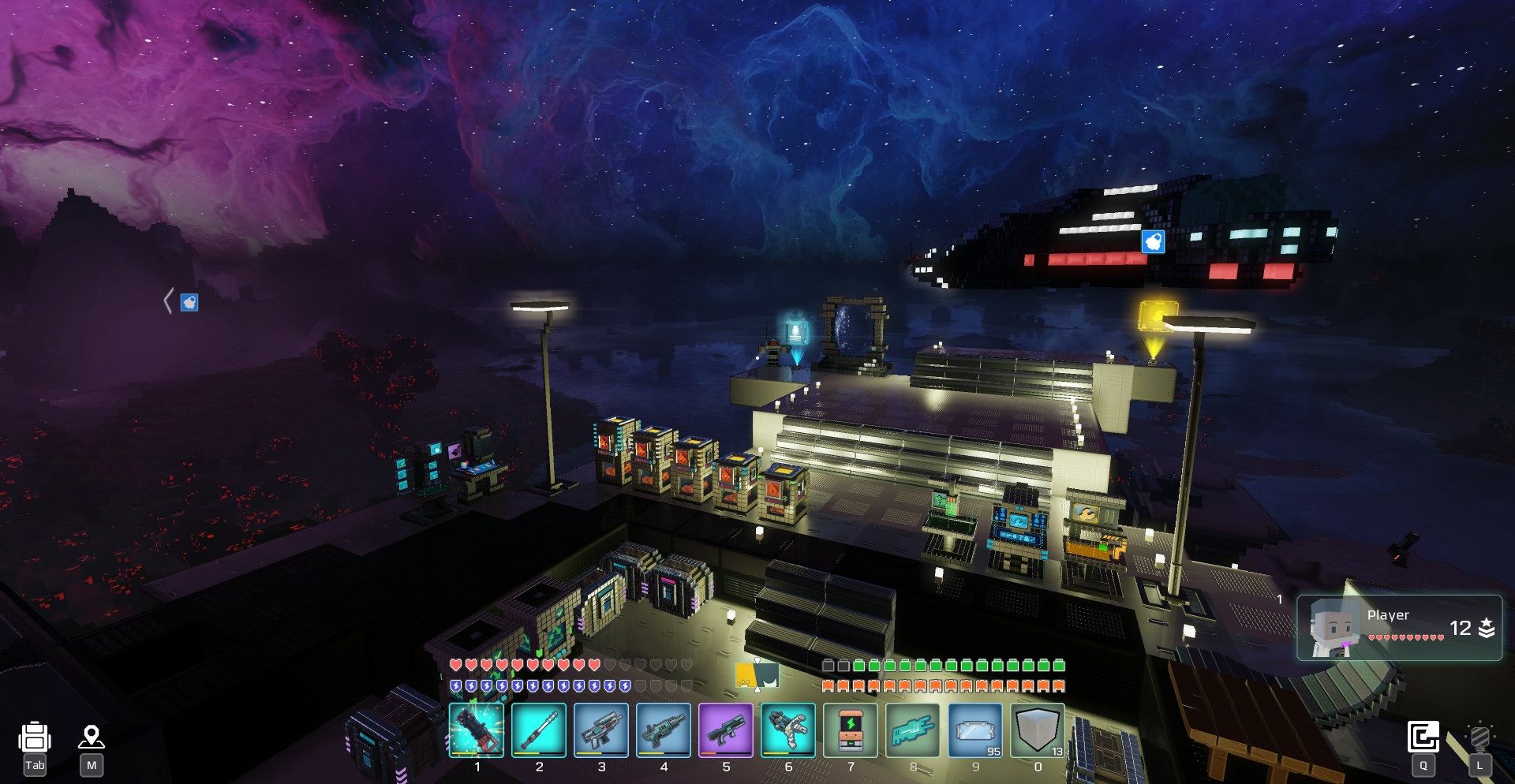
Task: Activate the white square spiral icon
Action: pyautogui.click(x=1423, y=737)
